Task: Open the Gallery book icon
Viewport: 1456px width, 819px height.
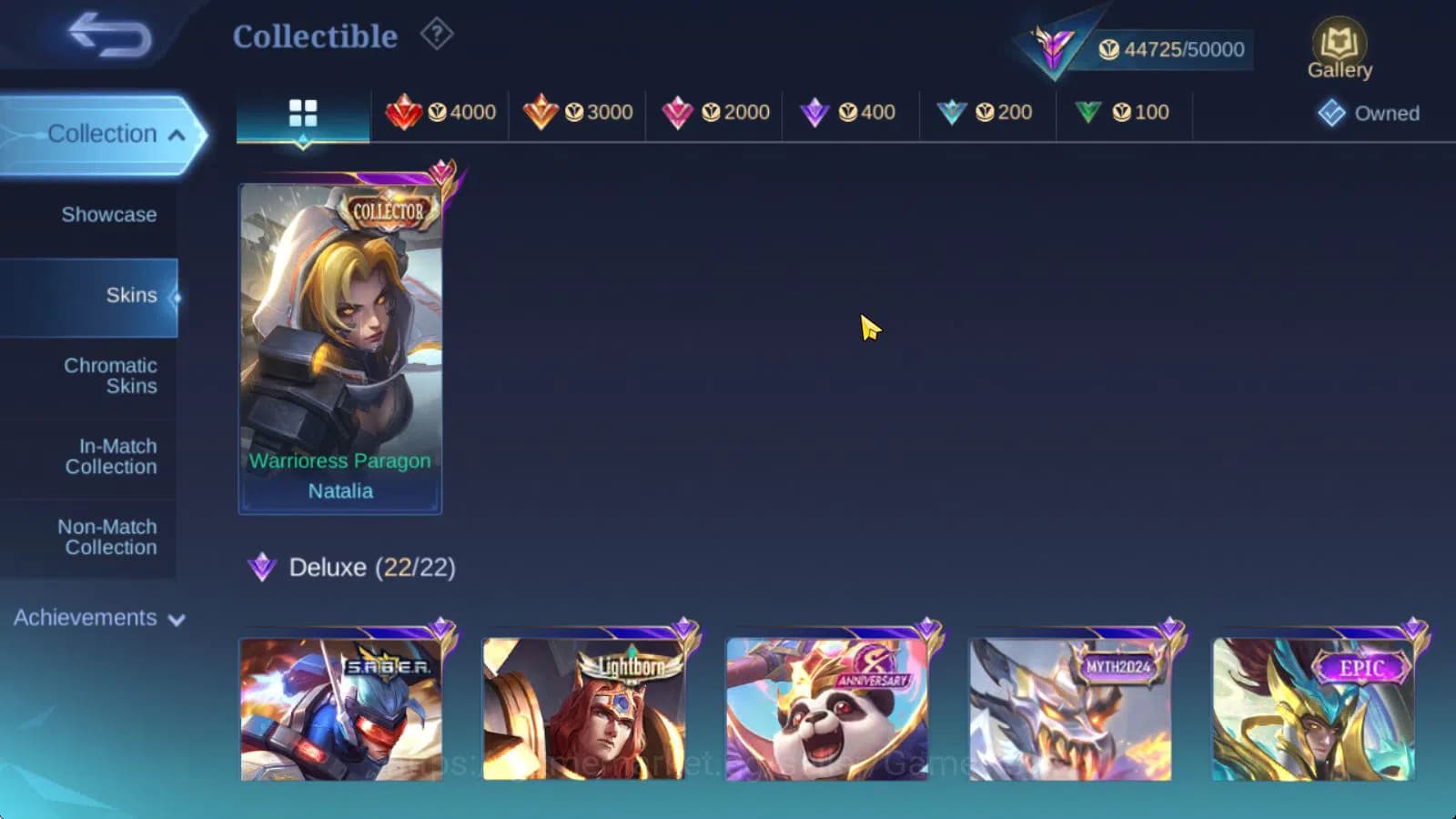Action: click(x=1340, y=43)
